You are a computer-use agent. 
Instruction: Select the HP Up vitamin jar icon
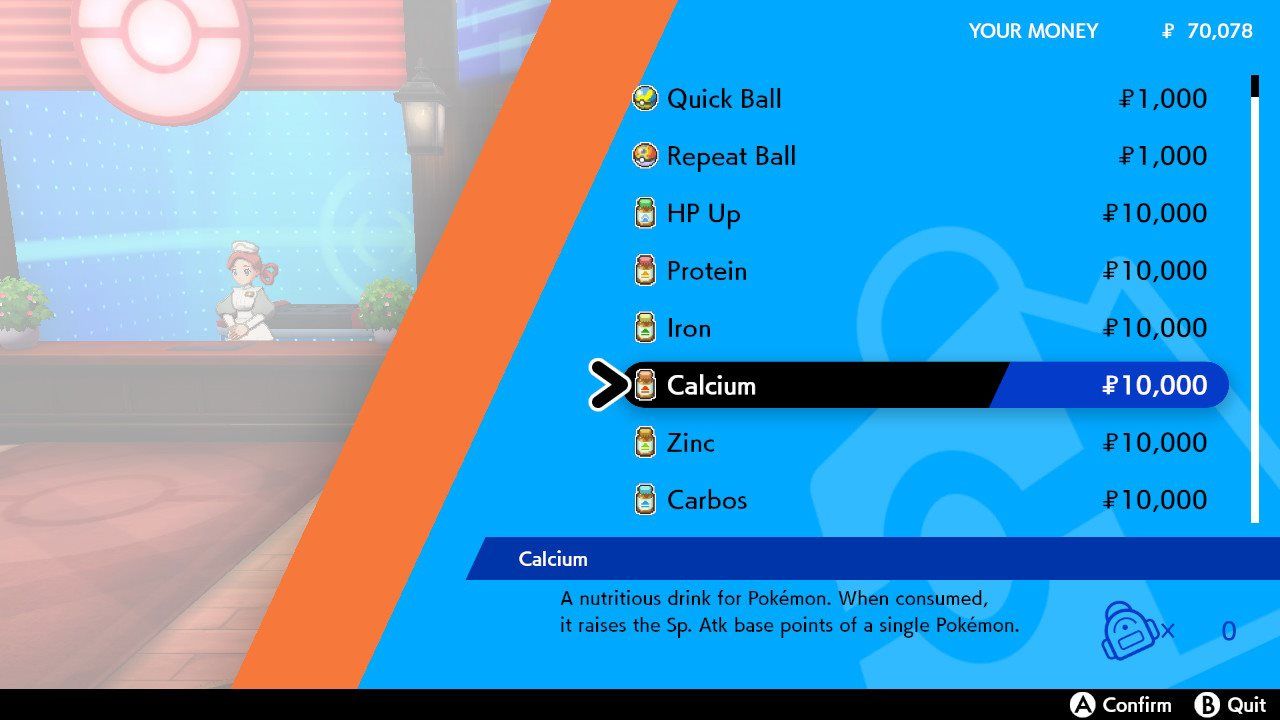(644, 213)
